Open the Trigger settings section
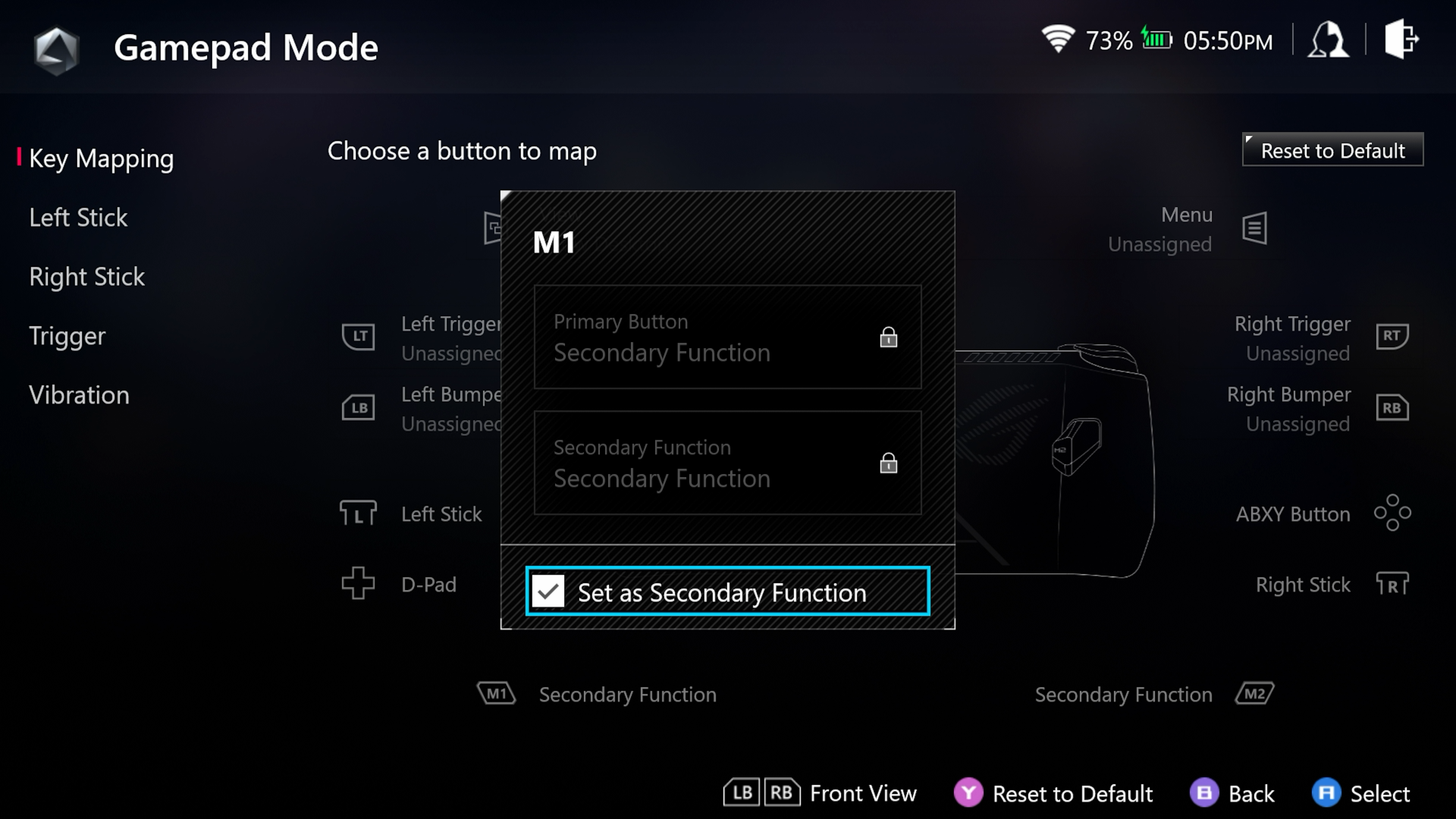The width and height of the screenshot is (1456, 819). (x=67, y=336)
